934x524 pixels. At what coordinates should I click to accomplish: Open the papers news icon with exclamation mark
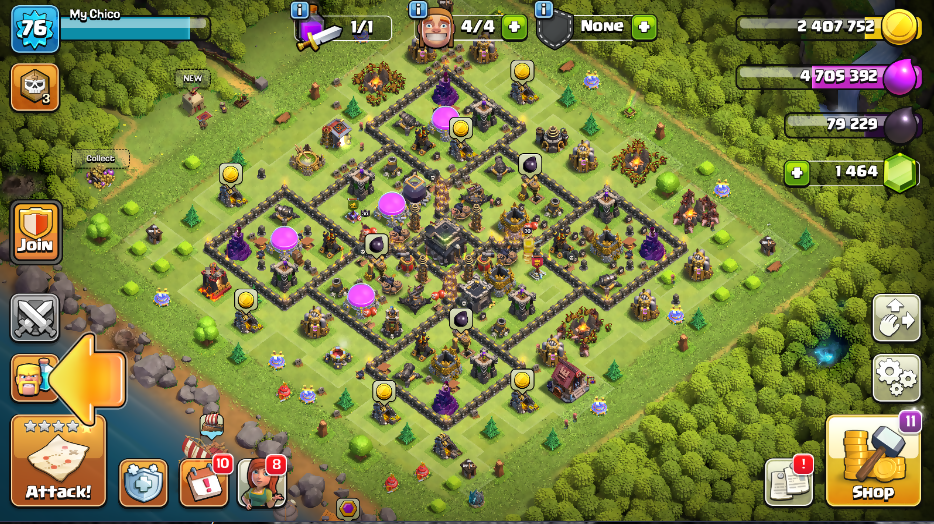coord(789,482)
